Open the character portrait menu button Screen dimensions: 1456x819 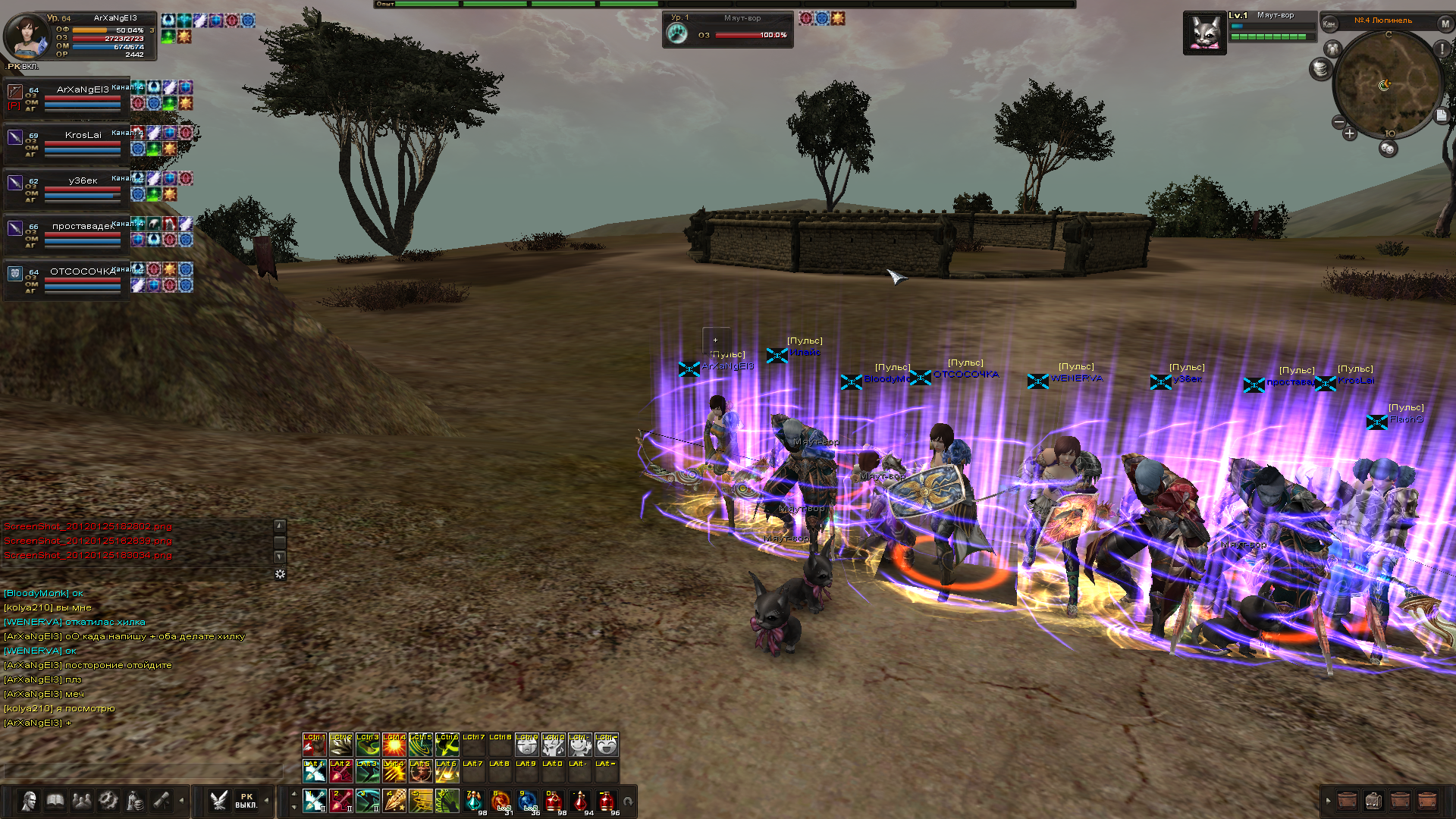point(29,801)
